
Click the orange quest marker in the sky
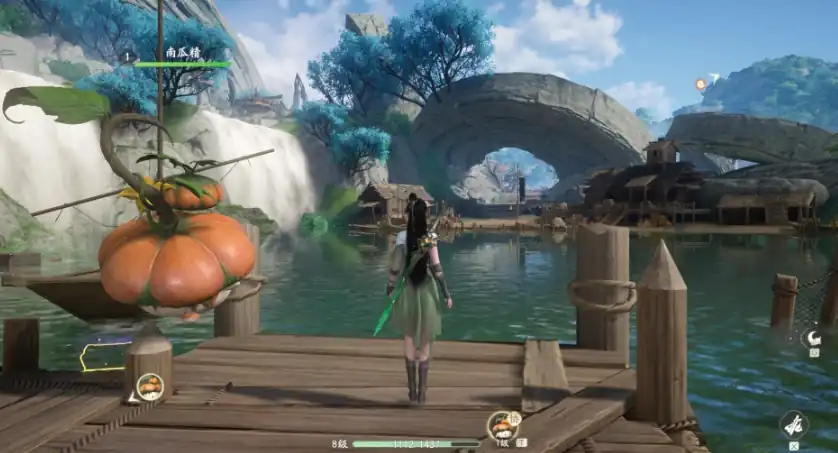pyautogui.click(x=701, y=85)
